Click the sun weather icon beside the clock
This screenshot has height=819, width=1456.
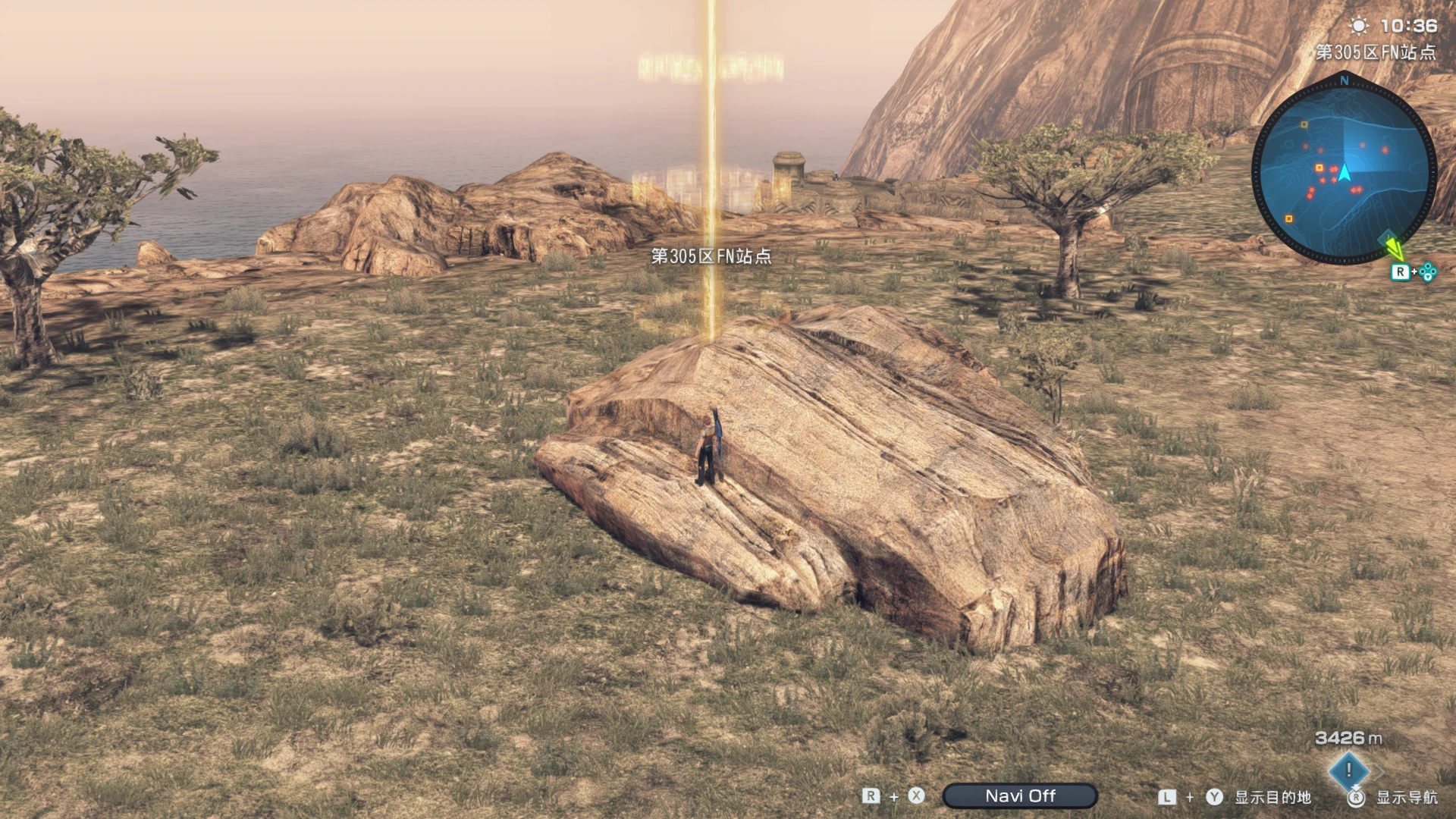pos(1360,25)
